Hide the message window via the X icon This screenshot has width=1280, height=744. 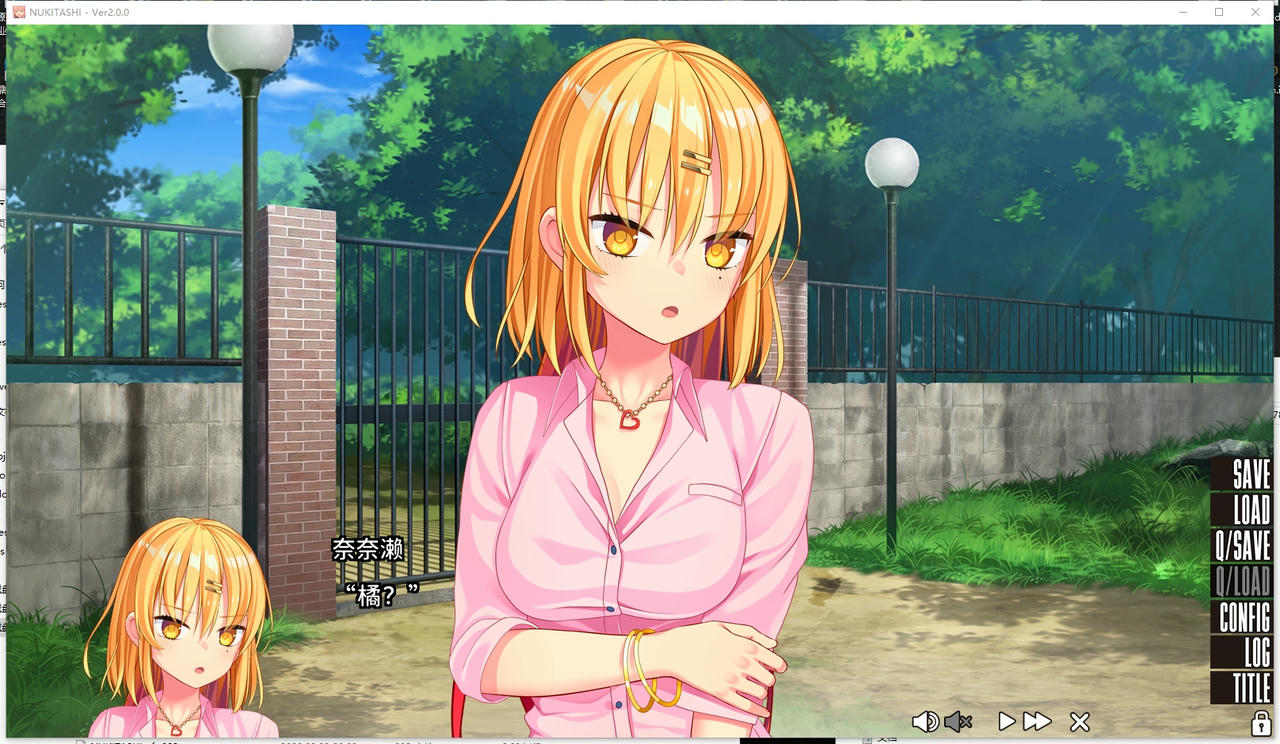click(1079, 720)
